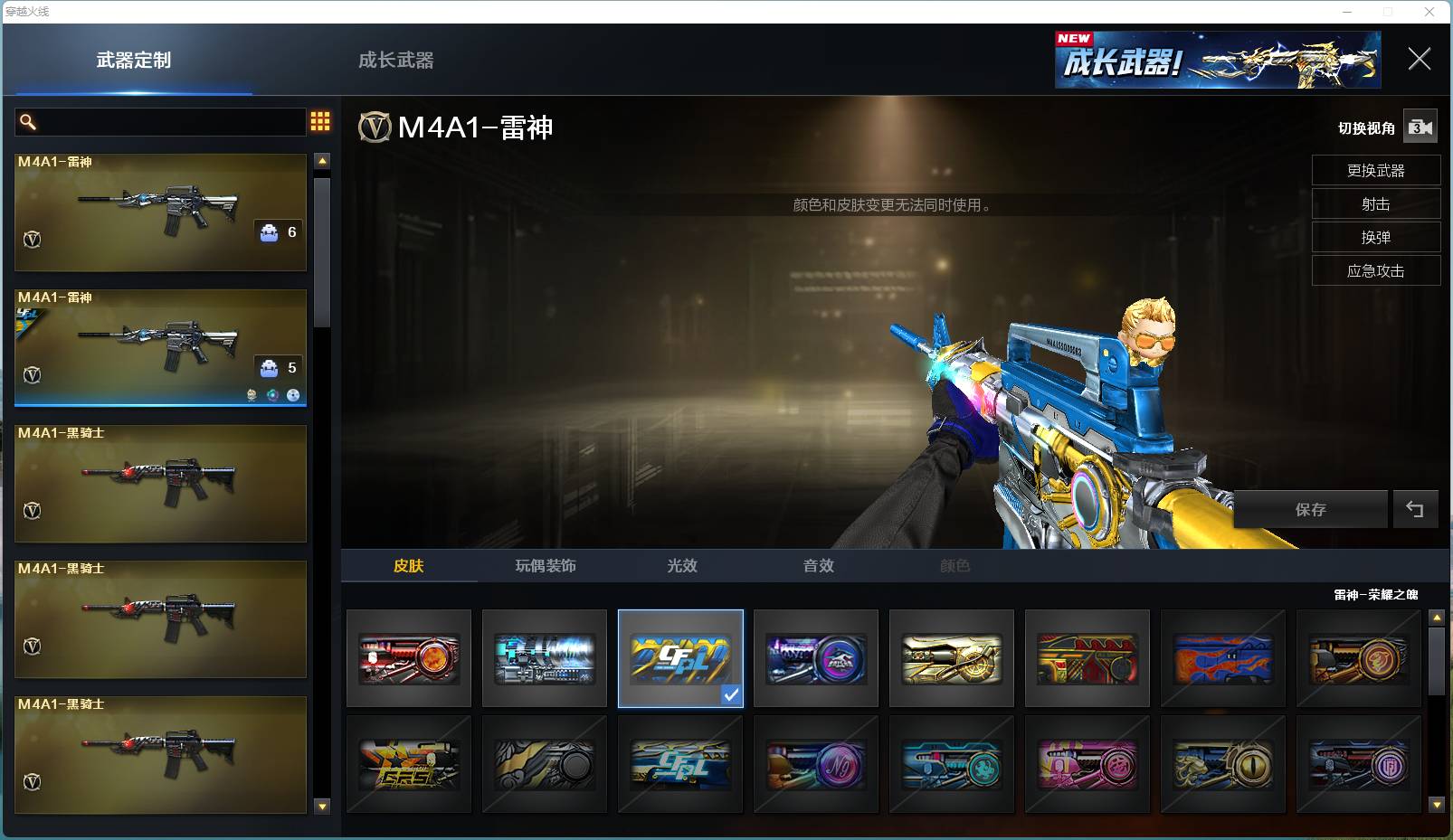Close the weapon customization panel
Screen dimensions: 1453x840
coord(1419,60)
